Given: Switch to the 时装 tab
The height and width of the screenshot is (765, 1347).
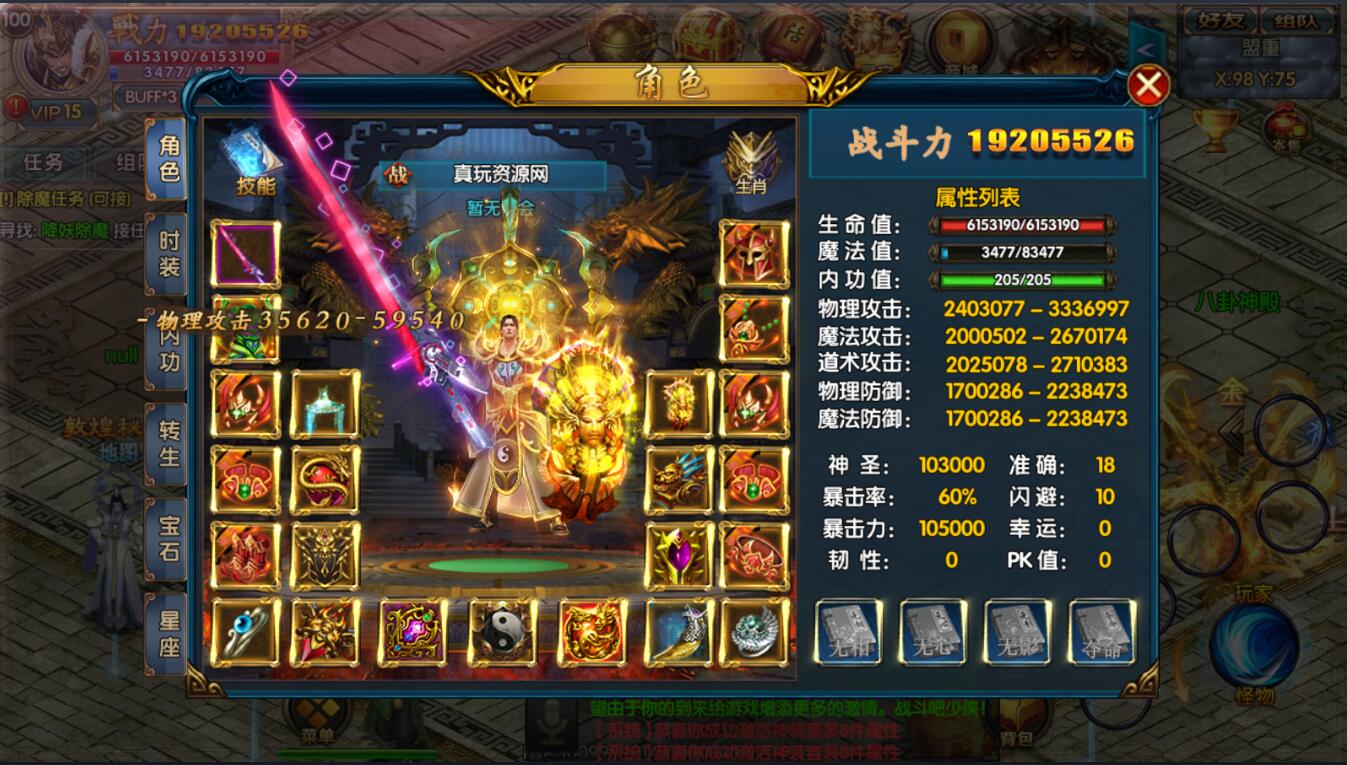Looking at the screenshot, I should point(168,254).
